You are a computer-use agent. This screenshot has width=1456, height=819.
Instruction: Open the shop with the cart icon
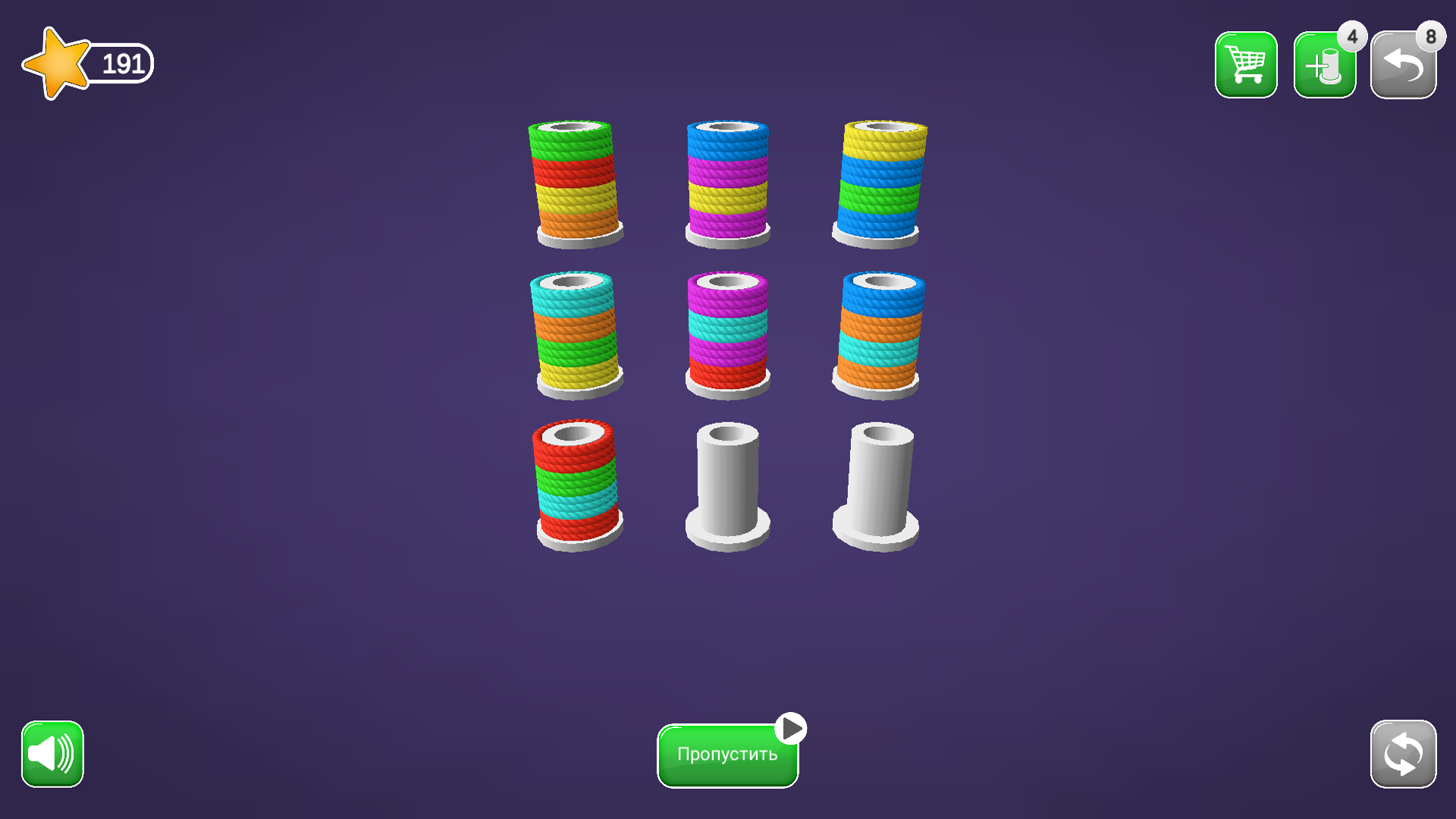(x=1247, y=64)
